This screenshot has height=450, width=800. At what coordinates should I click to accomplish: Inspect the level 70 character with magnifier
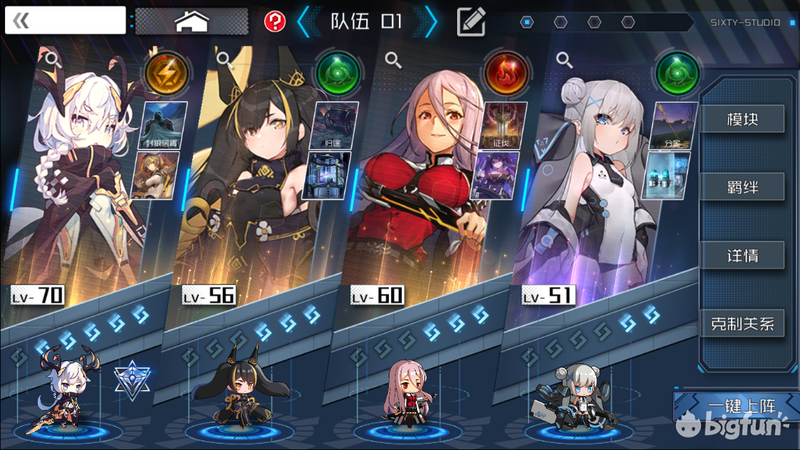coord(53,61)
